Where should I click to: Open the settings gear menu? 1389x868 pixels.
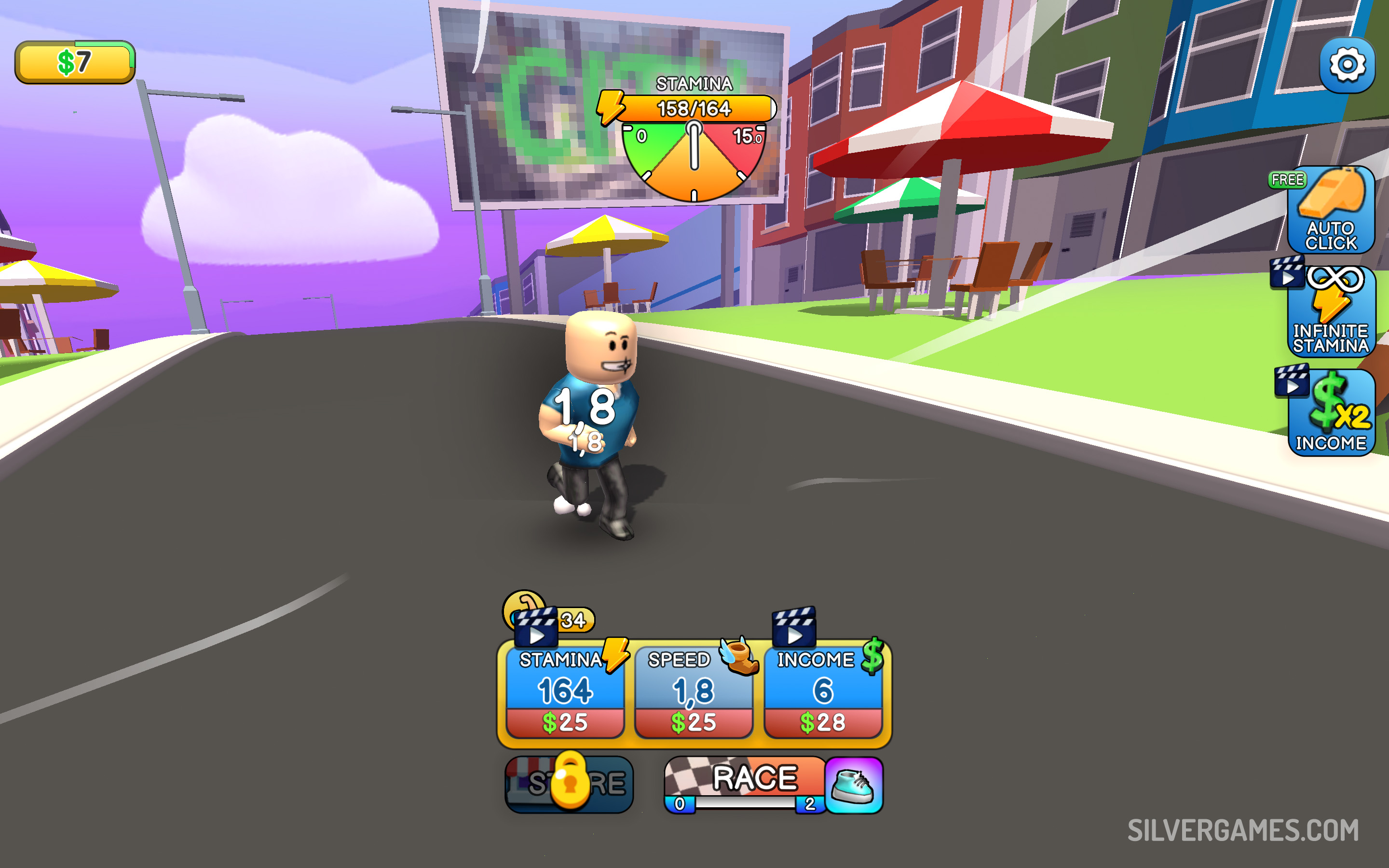(x=1347, y=65)
